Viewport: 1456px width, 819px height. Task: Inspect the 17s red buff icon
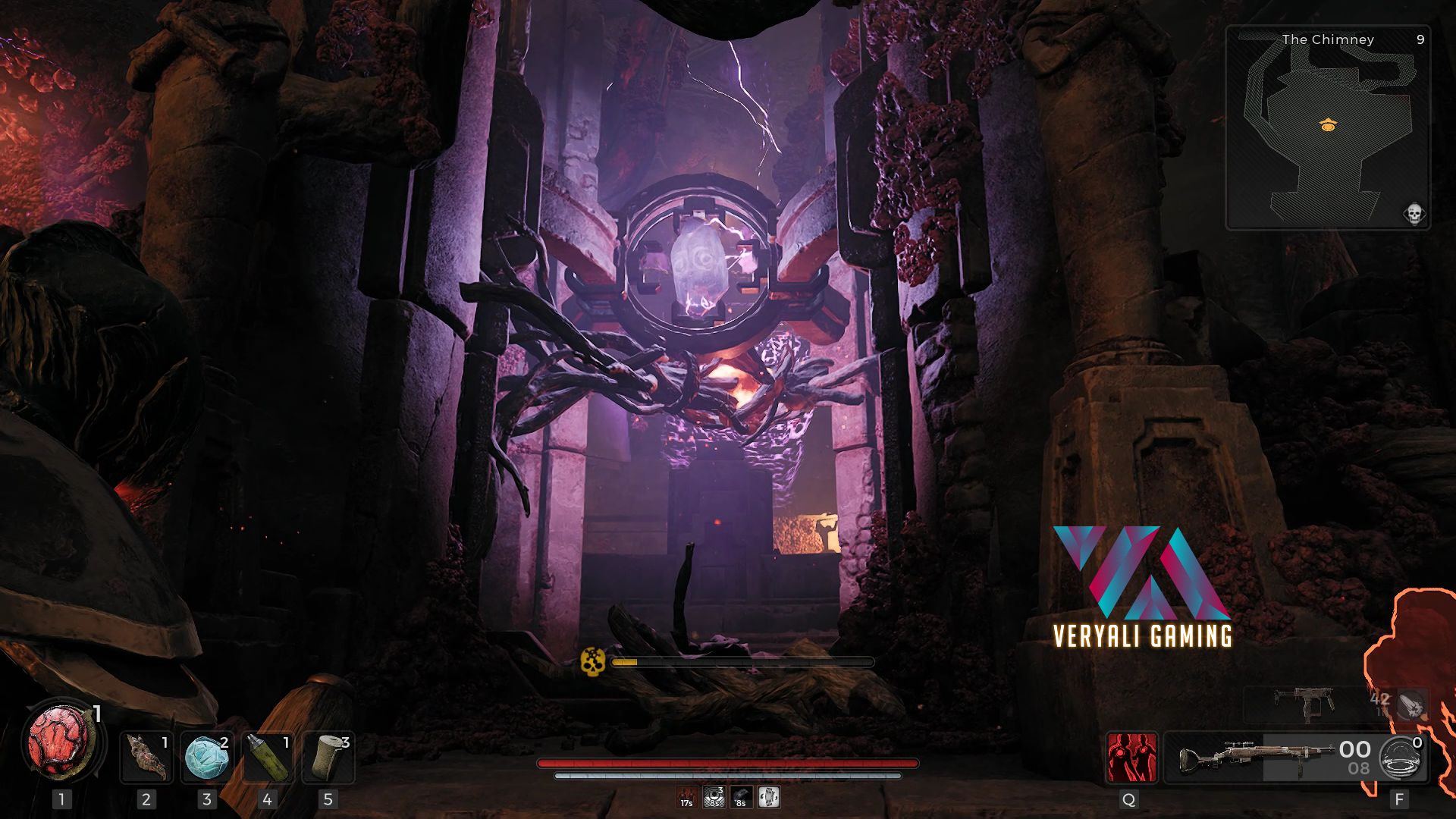686,797
